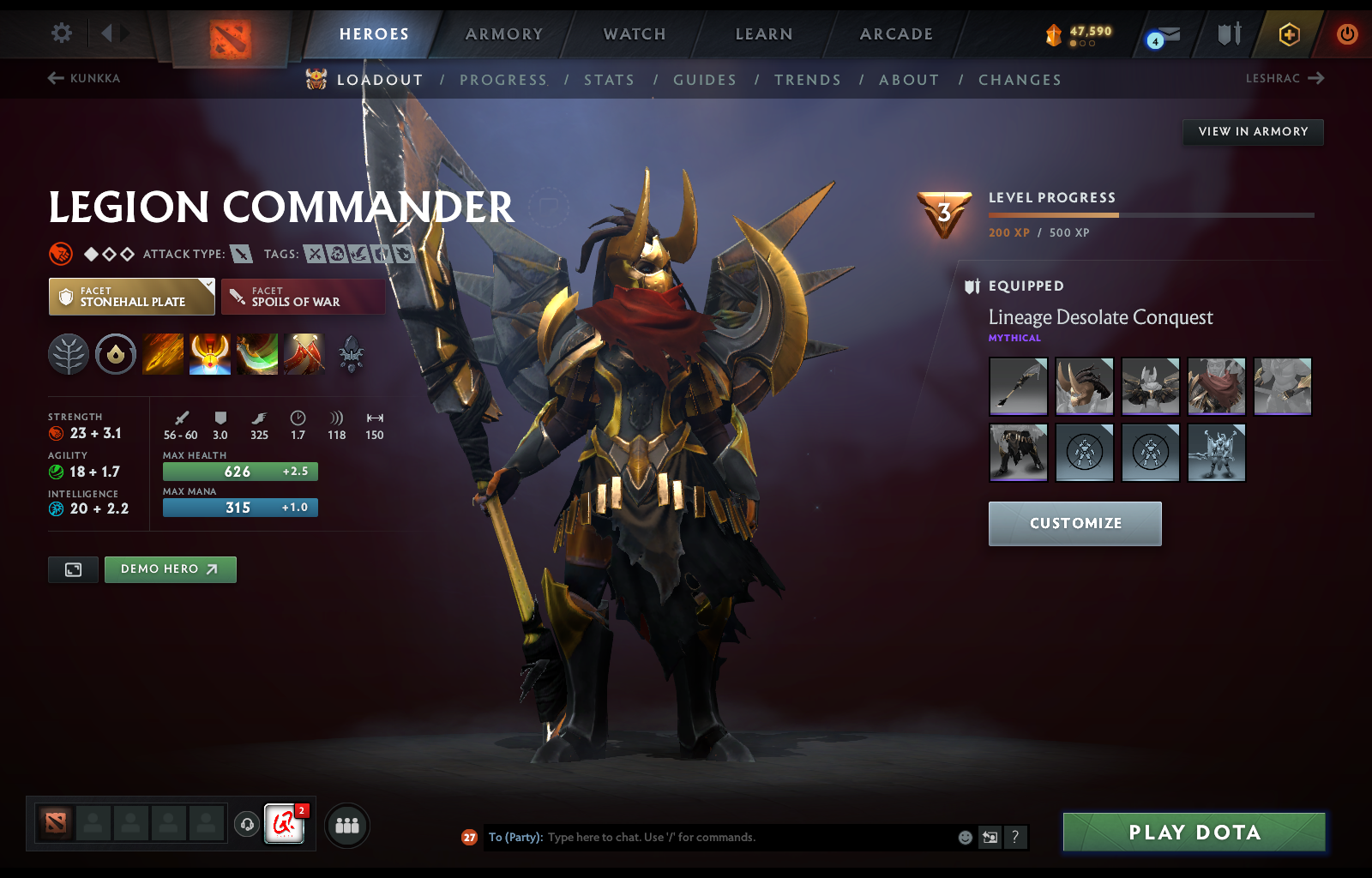The width and height of the screenshot is (1372, 878).
Task: Switch to the Guides tab
Action: tap(705, 80)
